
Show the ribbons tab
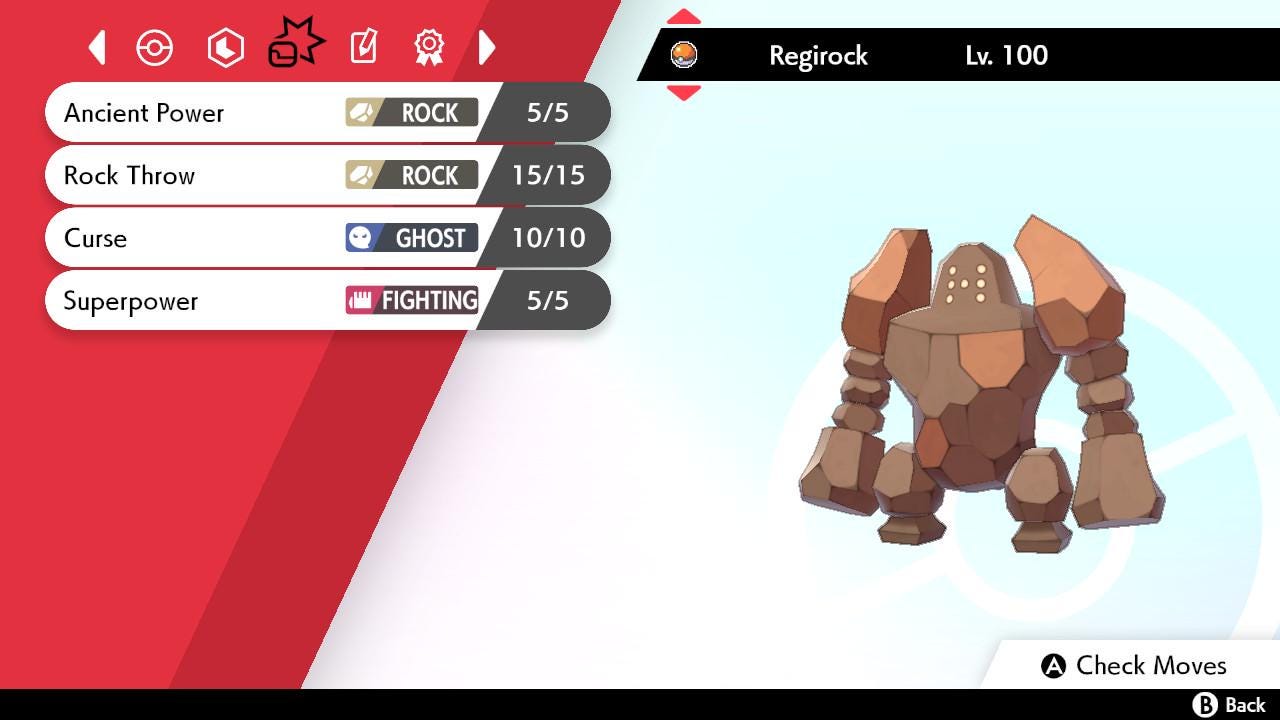coord(429,47)
